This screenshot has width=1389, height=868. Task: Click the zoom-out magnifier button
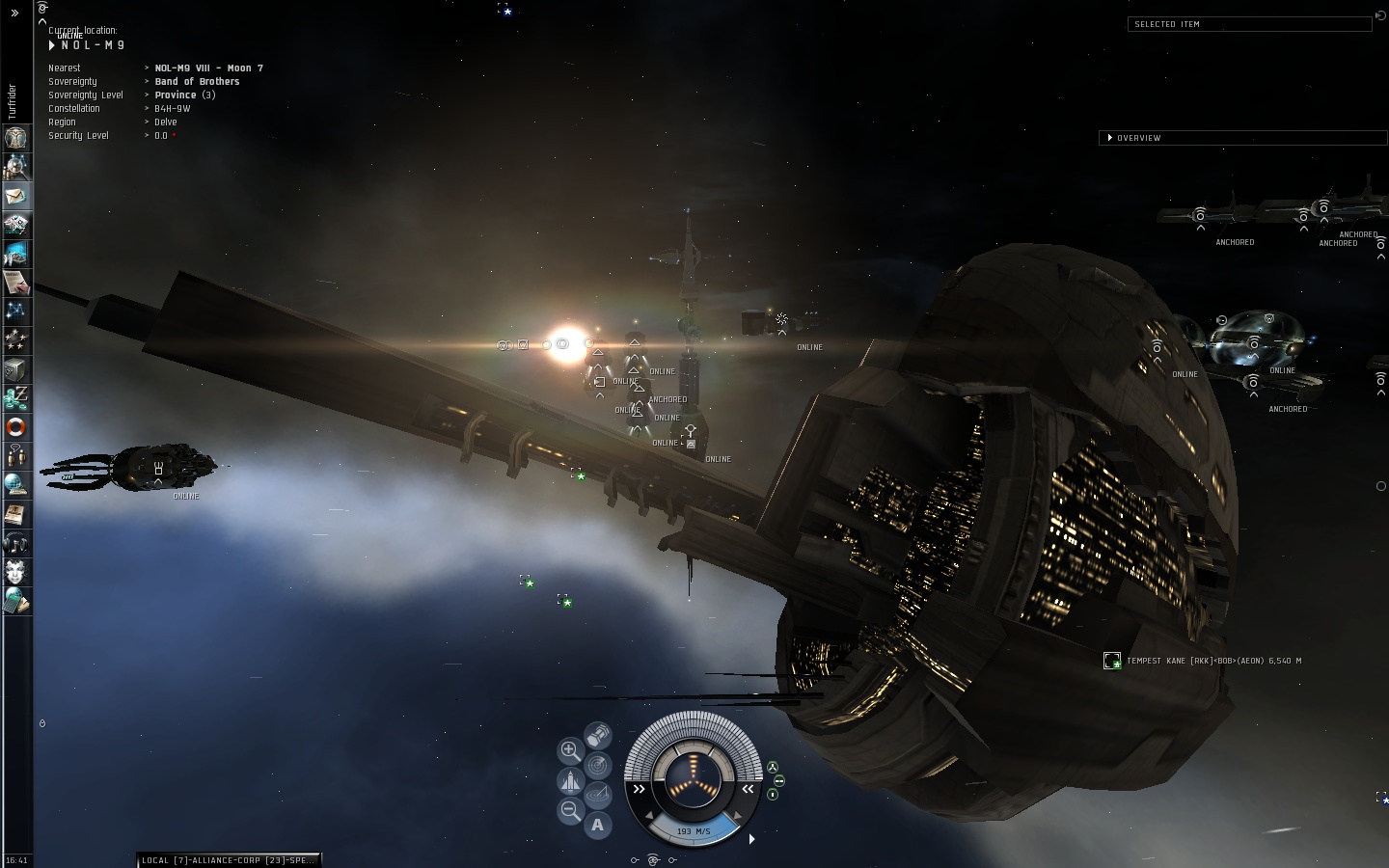(x=570, y=811)
